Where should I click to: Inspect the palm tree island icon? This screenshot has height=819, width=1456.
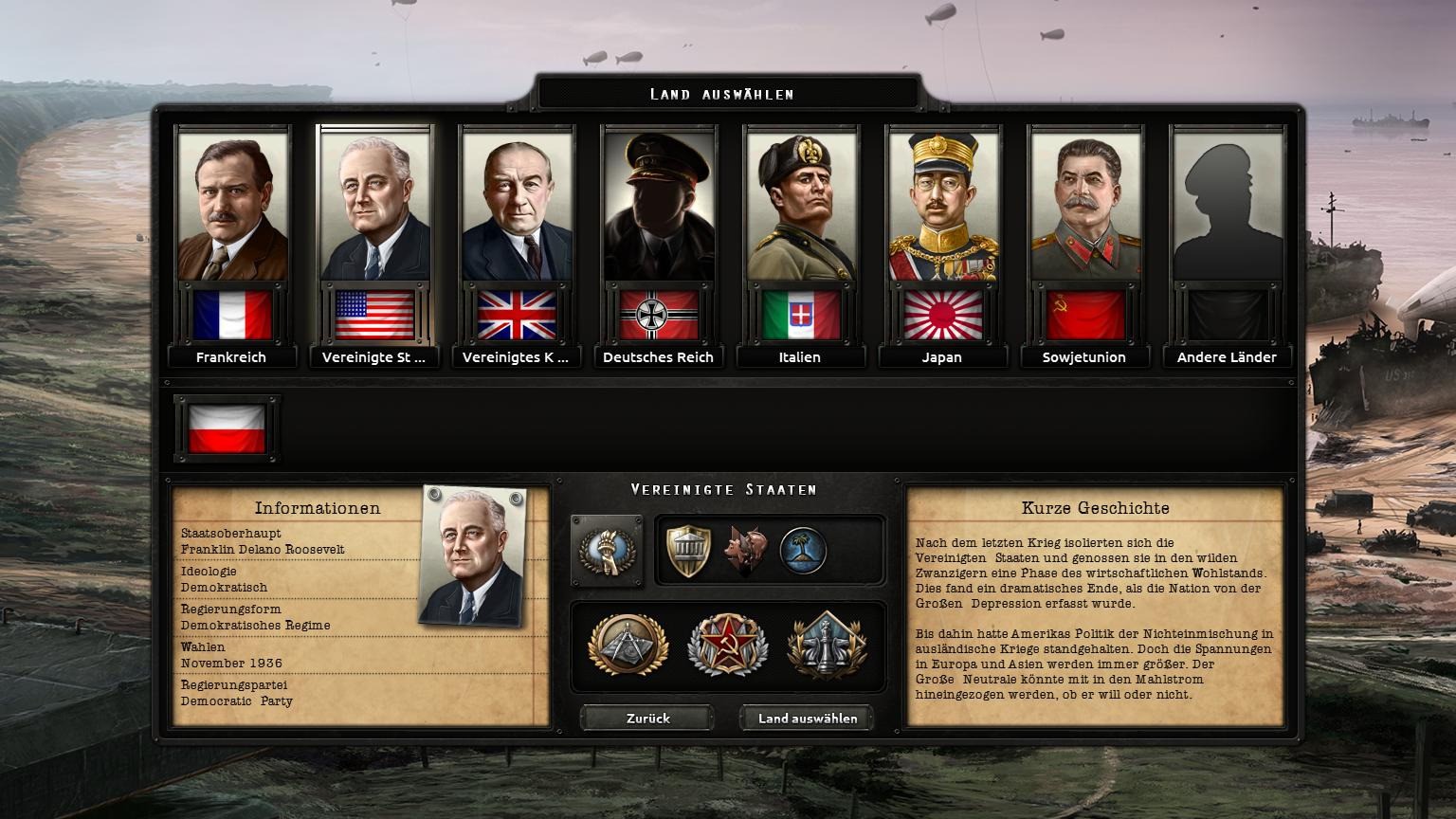tap(803, 551)
